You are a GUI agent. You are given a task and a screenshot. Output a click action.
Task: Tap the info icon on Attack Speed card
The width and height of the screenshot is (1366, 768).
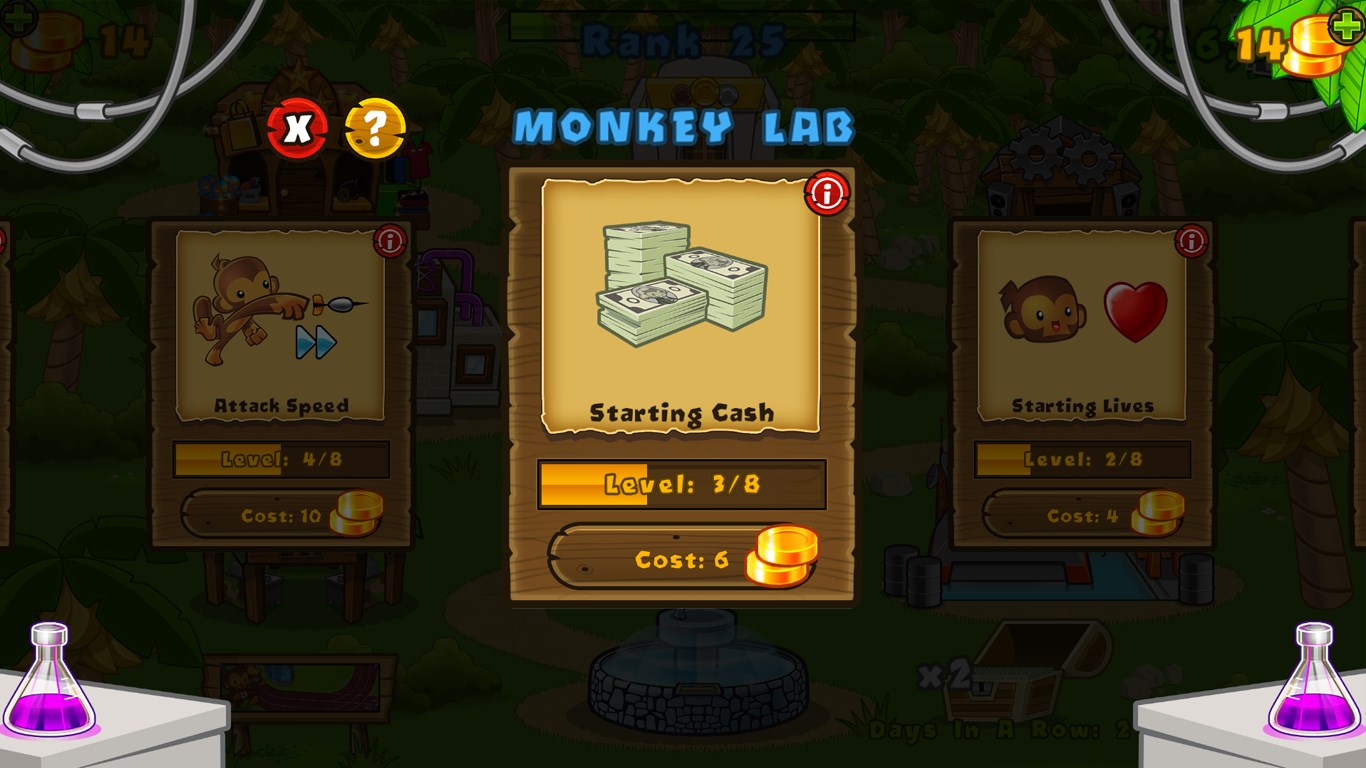click(389, 242)
